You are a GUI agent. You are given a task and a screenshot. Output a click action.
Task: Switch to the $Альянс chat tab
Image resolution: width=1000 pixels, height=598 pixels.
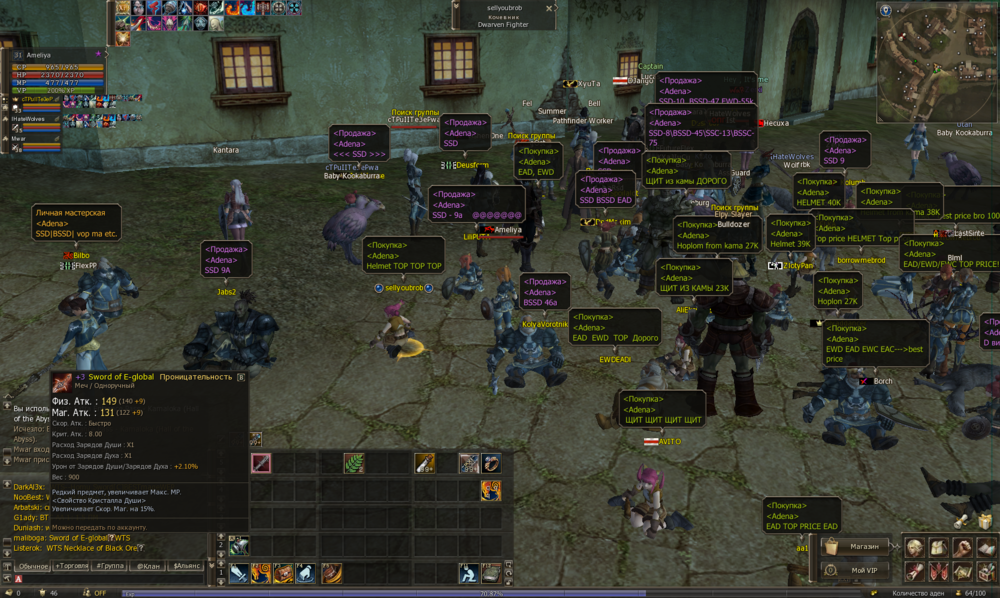187,566
